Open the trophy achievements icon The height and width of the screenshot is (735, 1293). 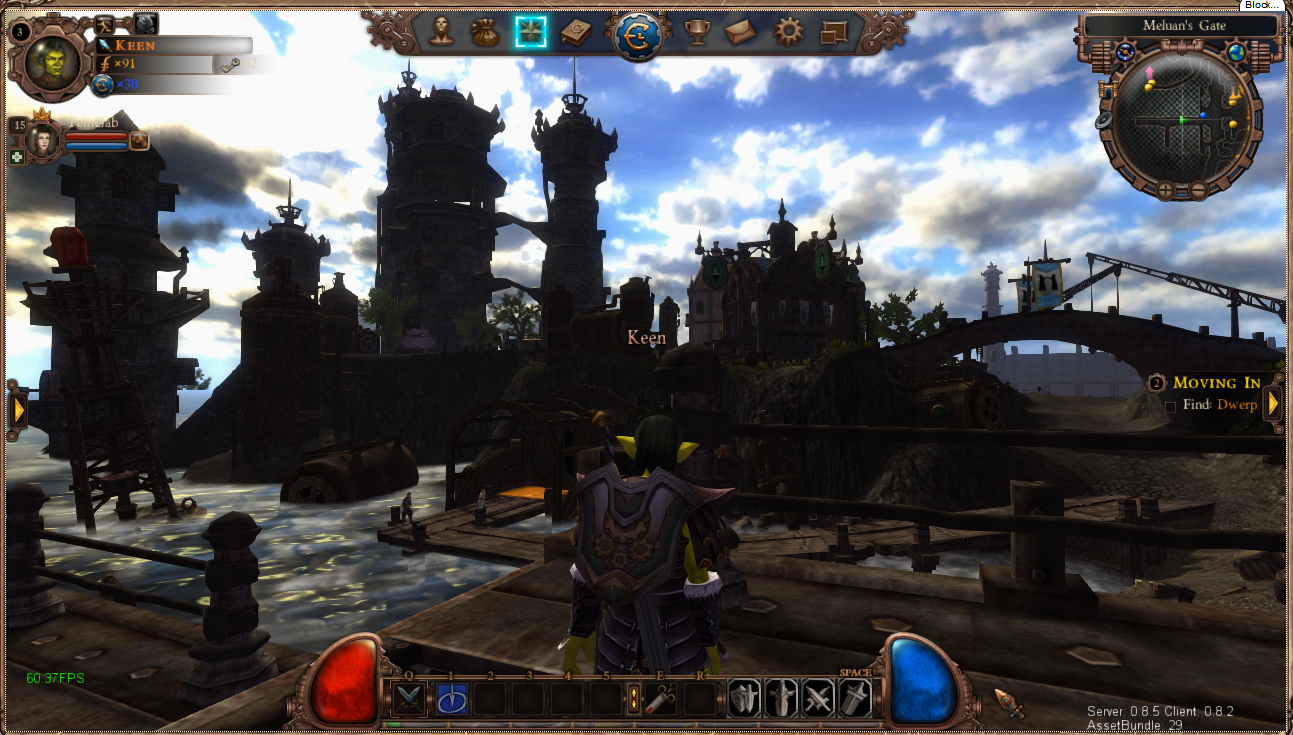pyautogui.click(x=696, y=32)
